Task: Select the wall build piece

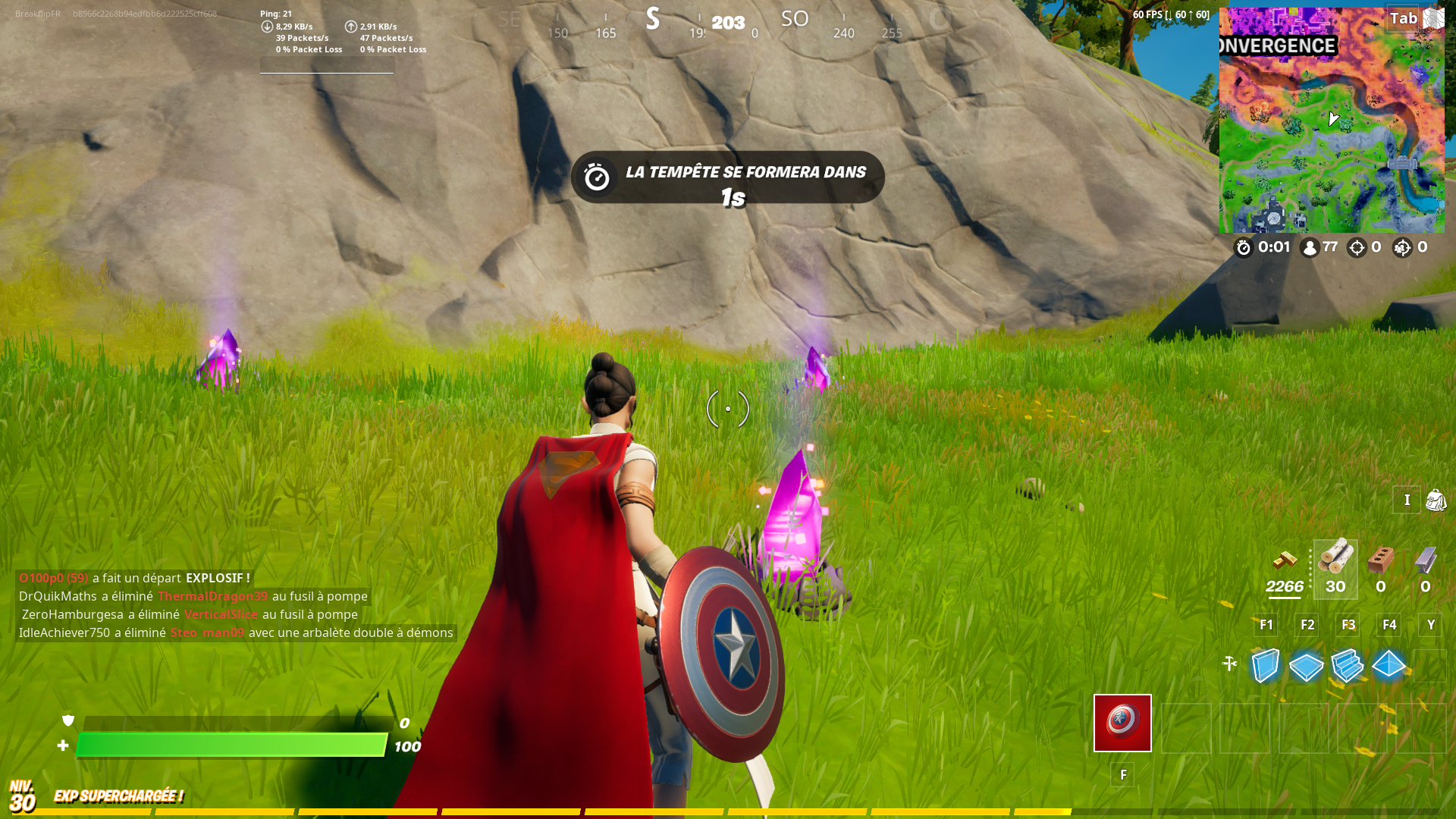Action: click(1265, 667)
